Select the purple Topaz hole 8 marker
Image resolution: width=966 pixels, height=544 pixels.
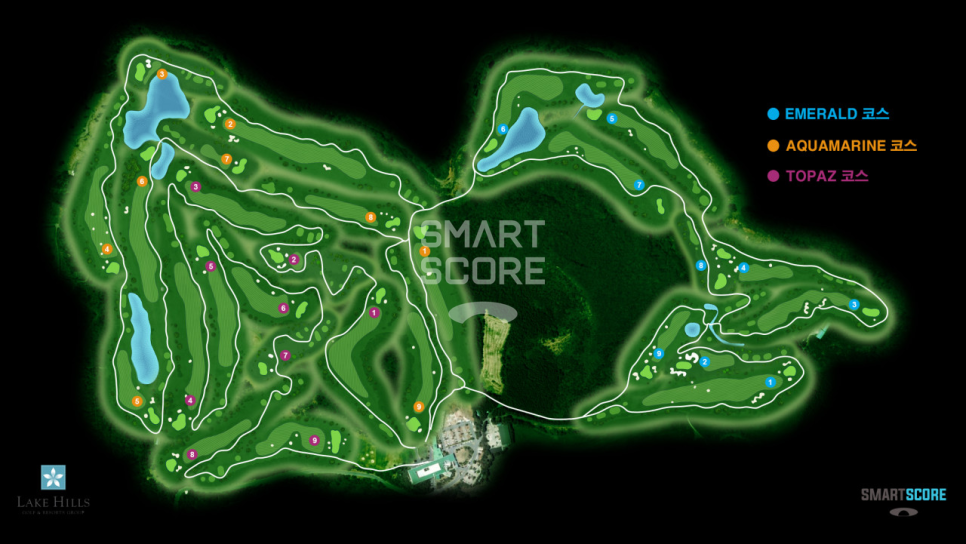tap(192, 455)
